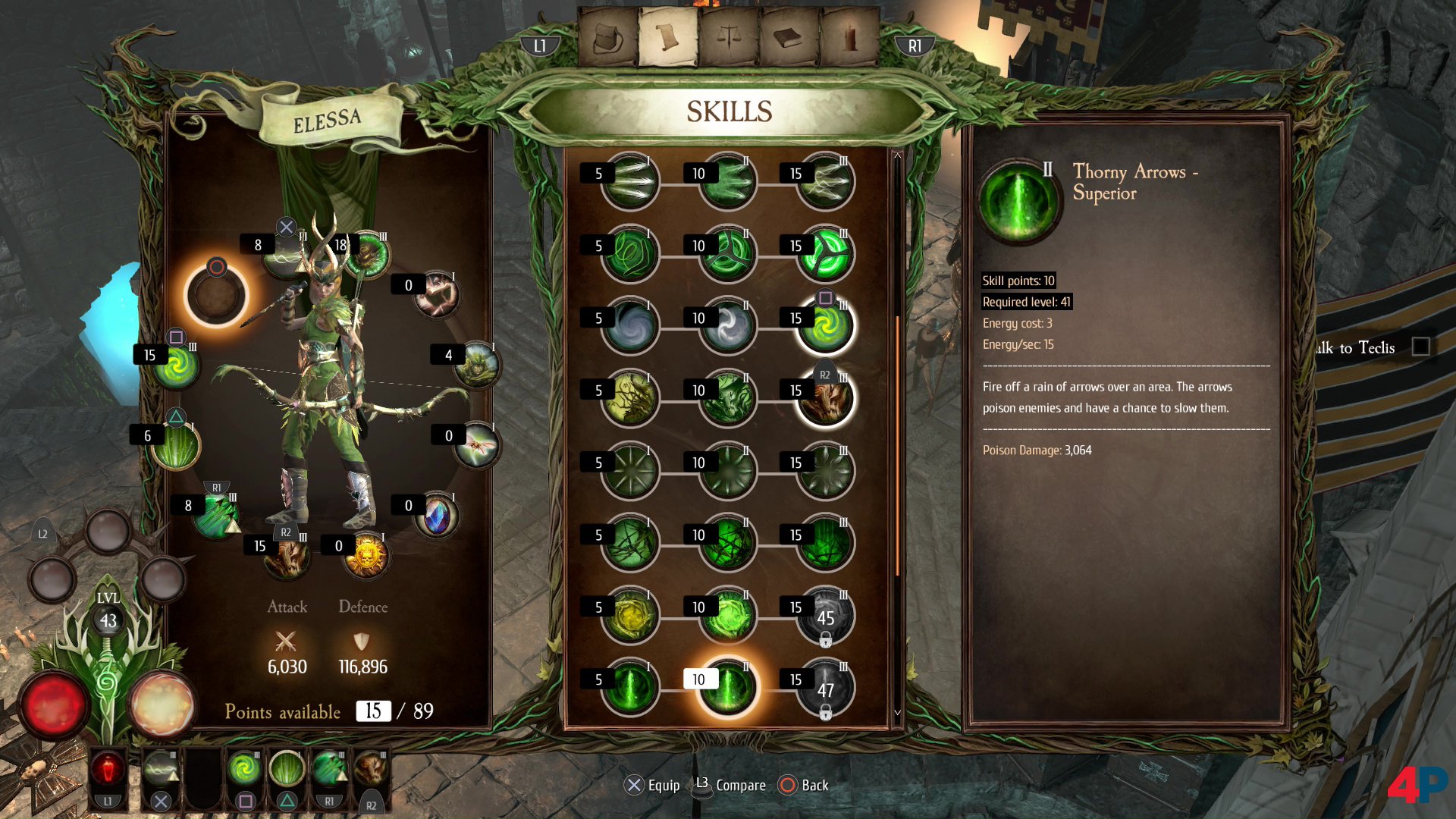The image size is (1456, 819).
Task: Select the red potion hotbar slot
Action: (108, 770)
